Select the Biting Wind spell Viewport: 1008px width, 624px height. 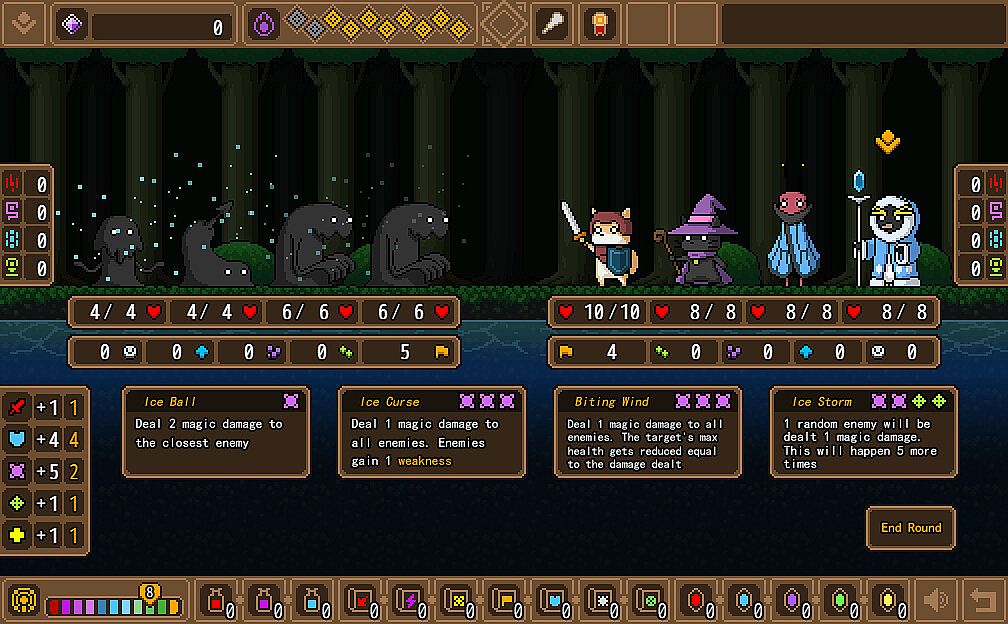(x=648, y=432)
